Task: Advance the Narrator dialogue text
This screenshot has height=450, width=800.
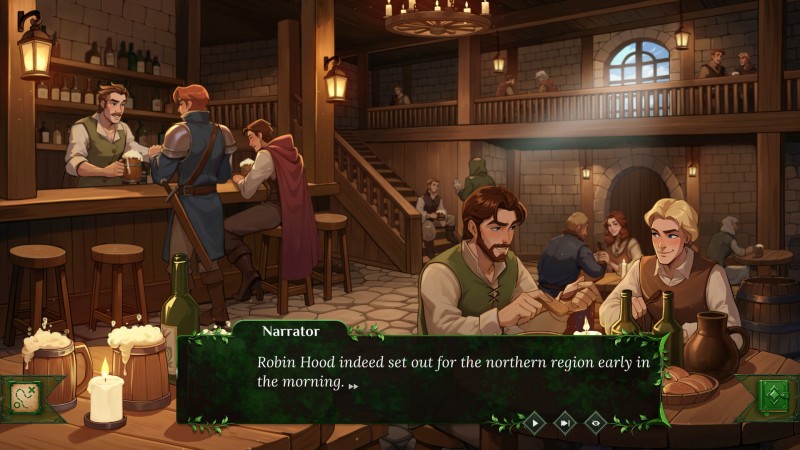Action: click(x=352, y=384)
